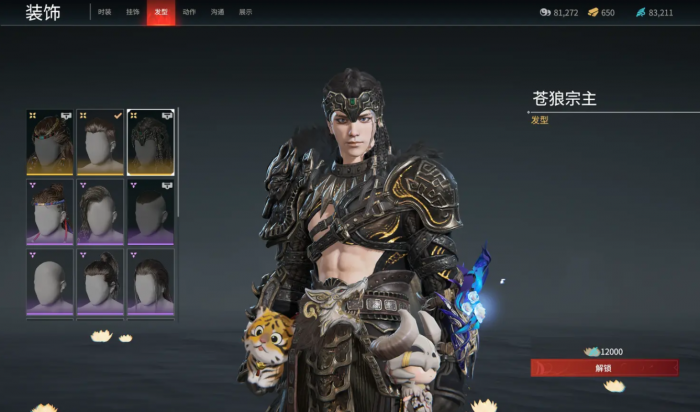Select the side-swept undercut hairstyle
Screen dimensions: 700x412
coord(100,212)
